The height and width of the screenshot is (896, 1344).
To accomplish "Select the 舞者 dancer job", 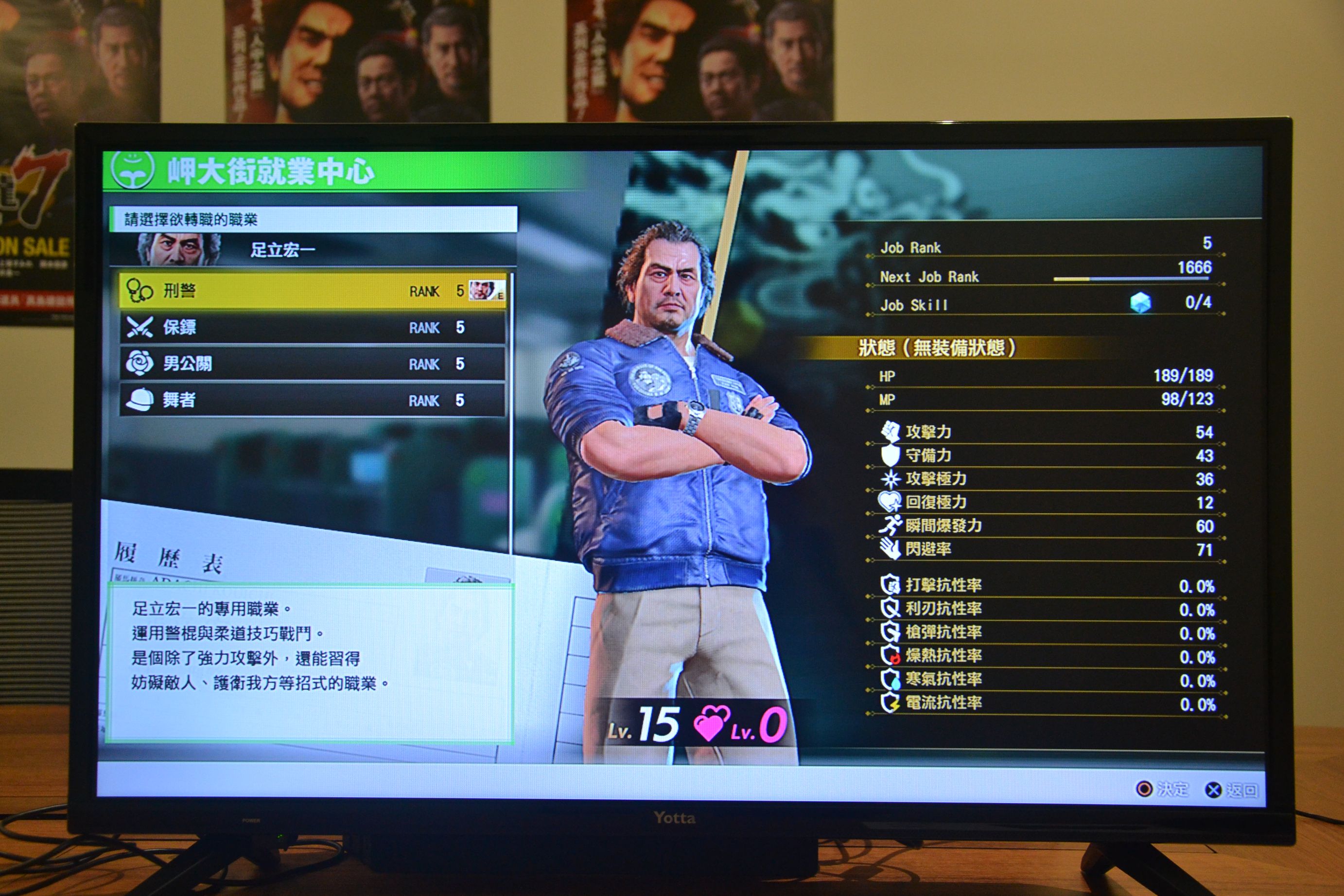I will (313, 400).
